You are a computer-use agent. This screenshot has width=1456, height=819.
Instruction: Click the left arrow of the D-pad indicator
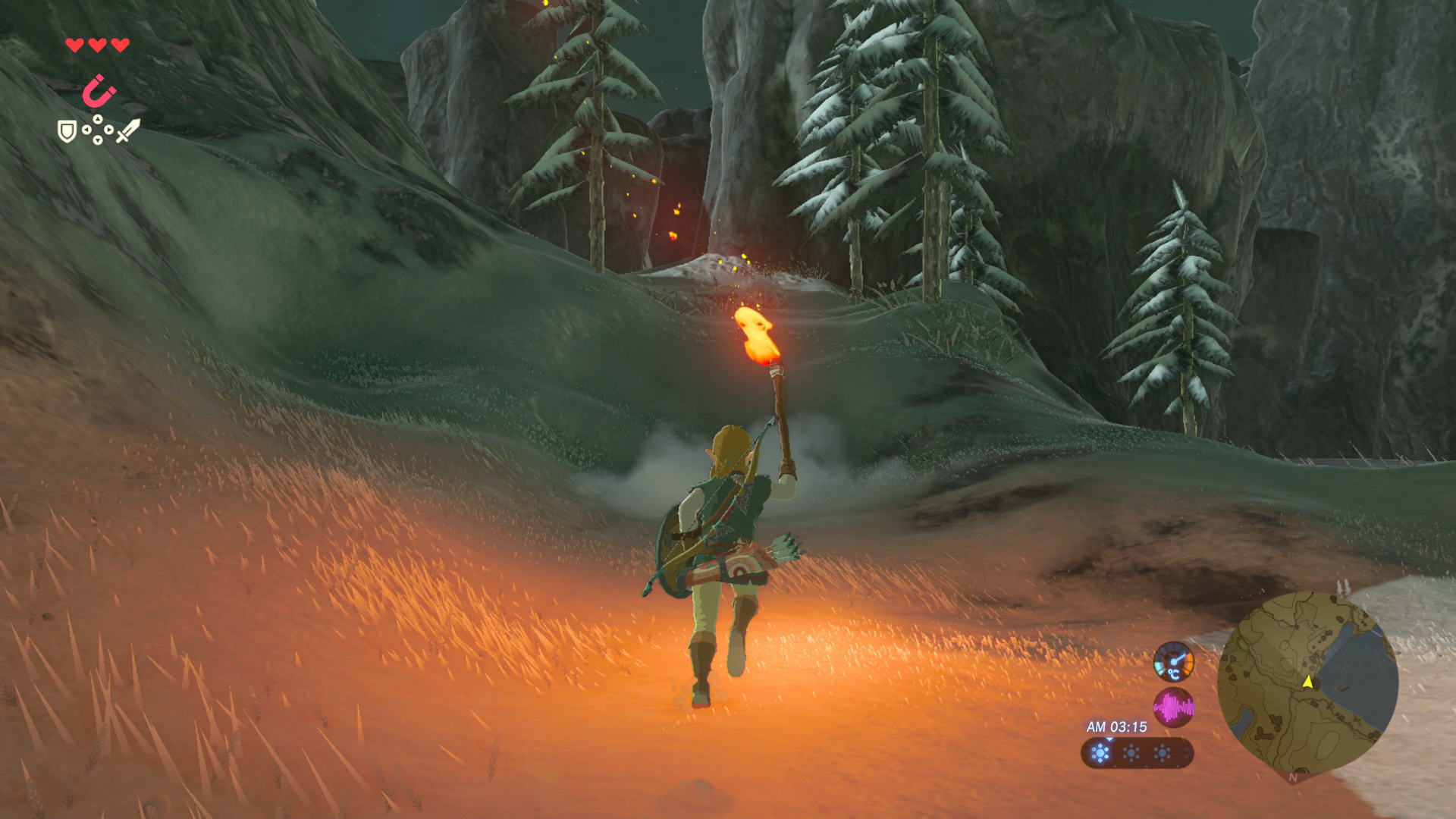point(86,130)
